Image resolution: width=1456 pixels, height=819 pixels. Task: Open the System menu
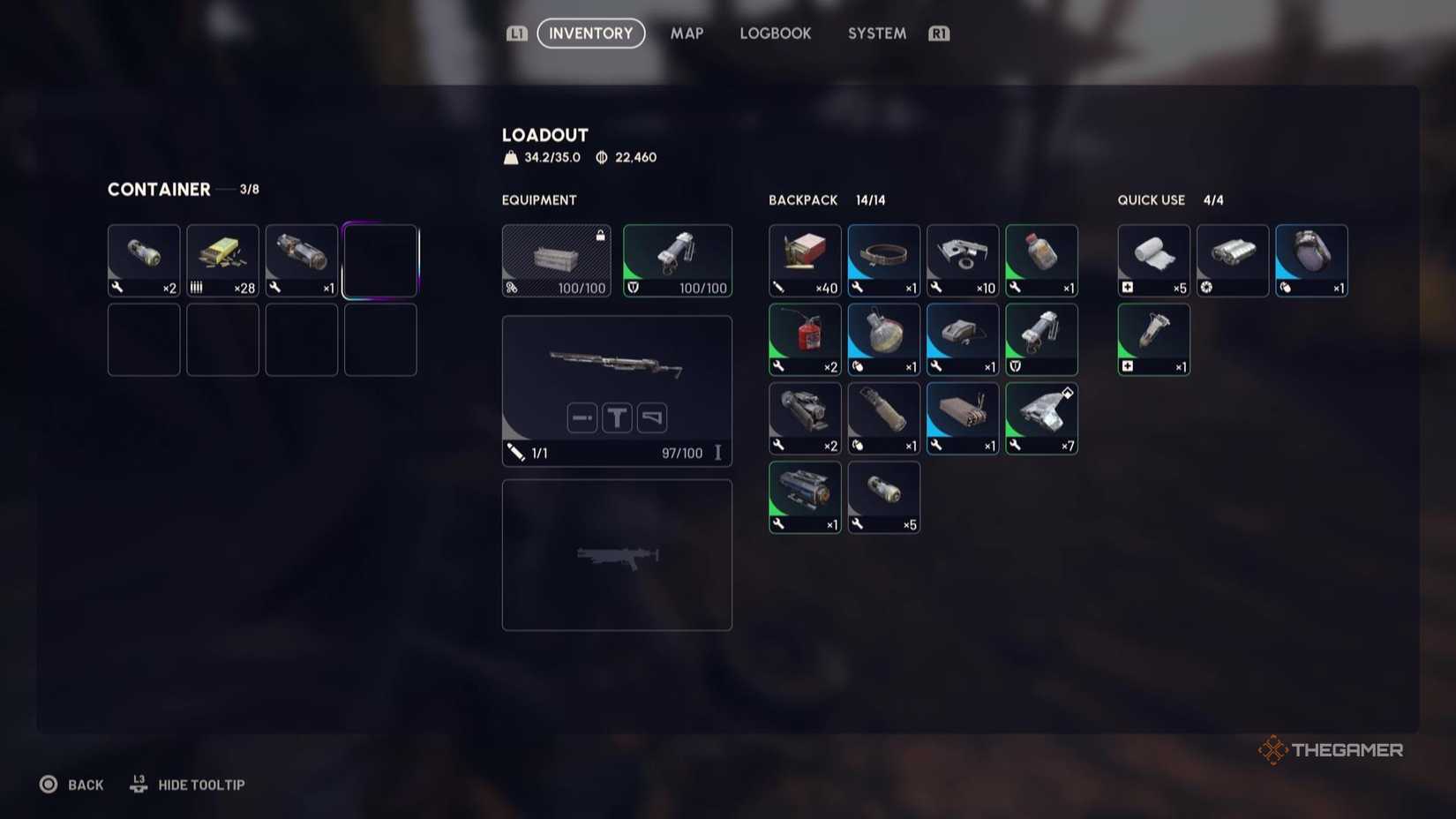[876, 34]
